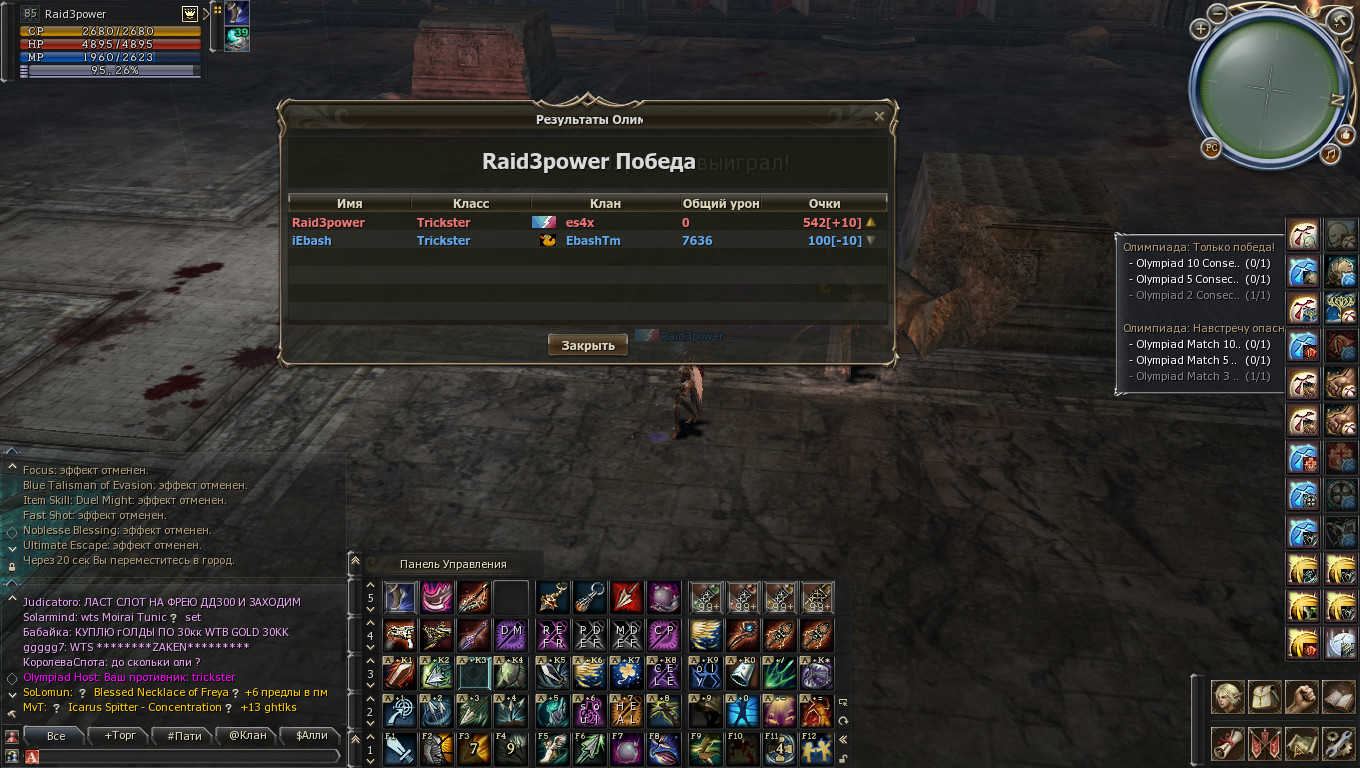Activate the F1 sword attack hotbar slot
Image resolution: width=1360 pixels, height=768 pixels.
398,749
